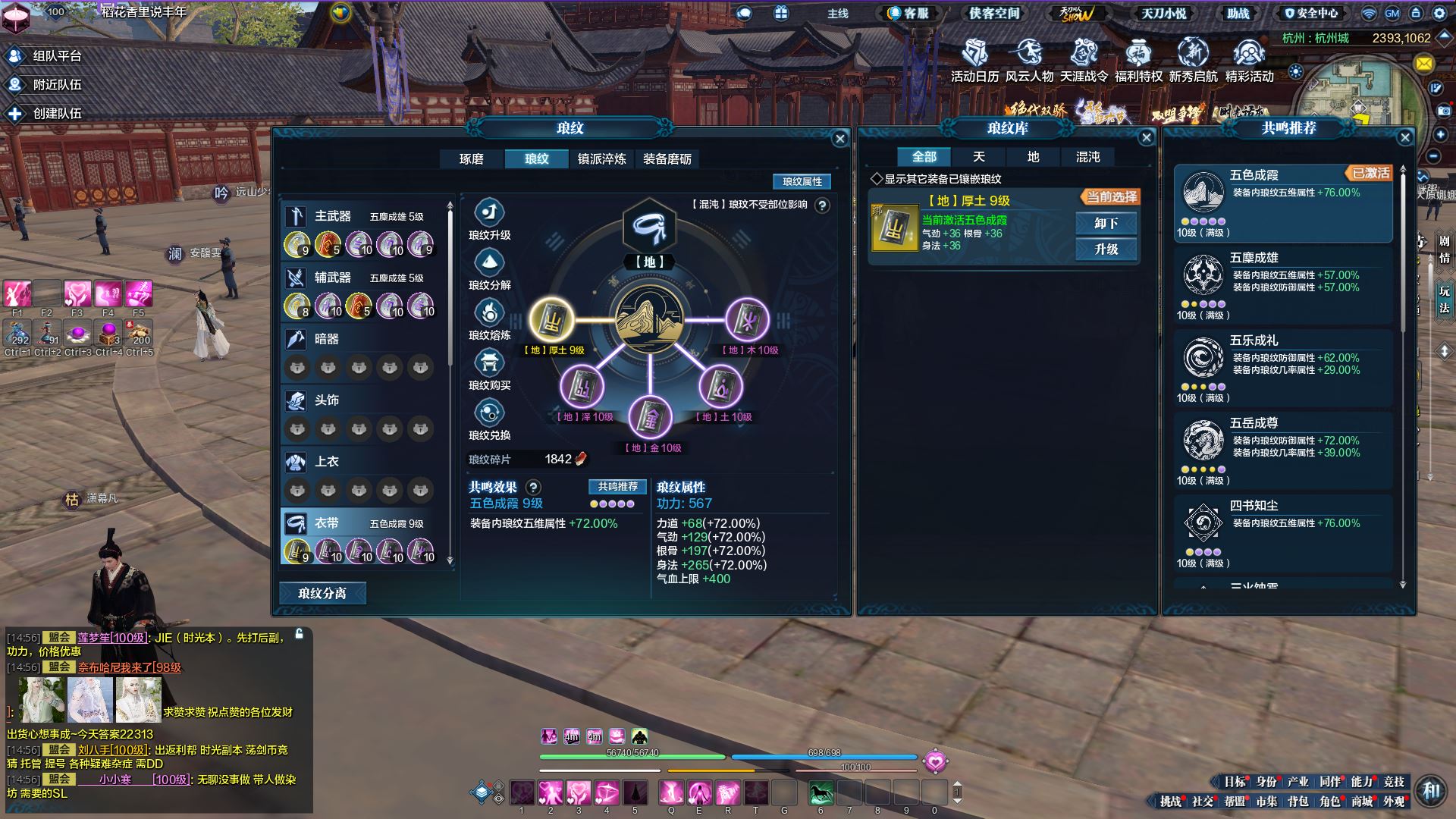Close the 琅纹库 panel
Screen dimensions: 1456x819
(x=1146, y=138)
